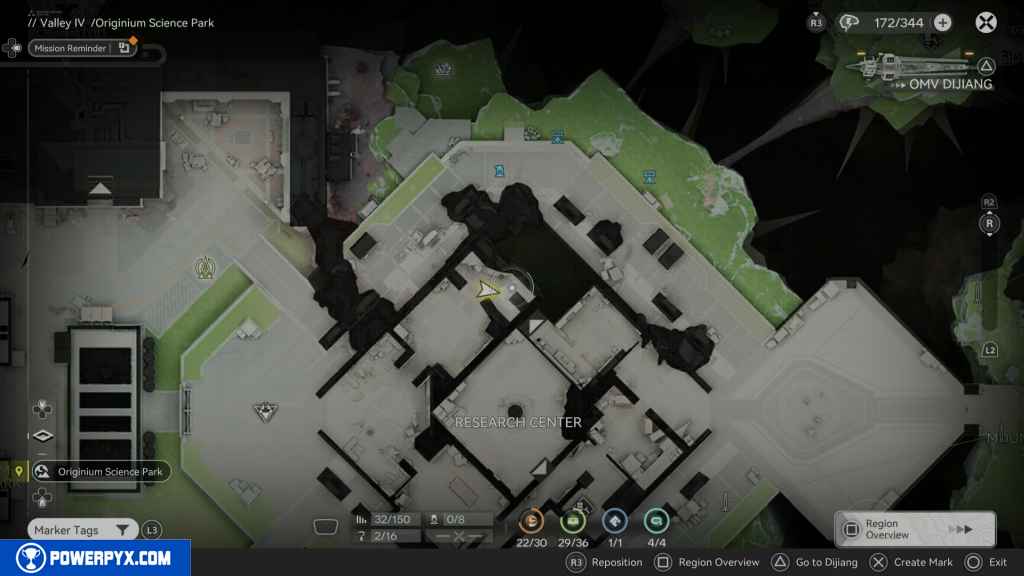
Task: Select the green circular waypoint marker
Action: tap(206, 267)
